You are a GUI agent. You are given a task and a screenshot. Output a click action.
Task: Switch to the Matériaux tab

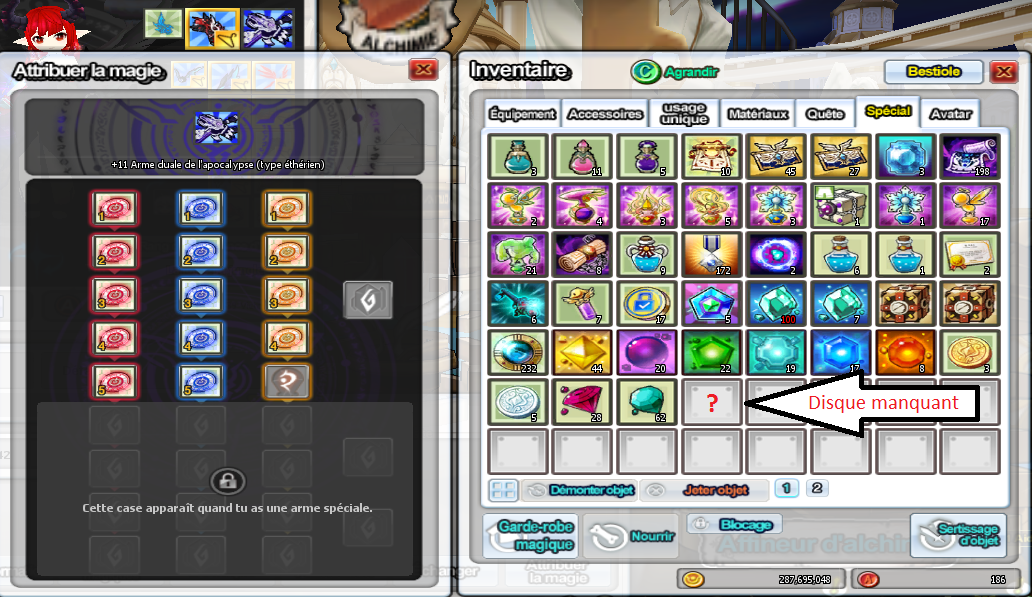pos(758,114)
